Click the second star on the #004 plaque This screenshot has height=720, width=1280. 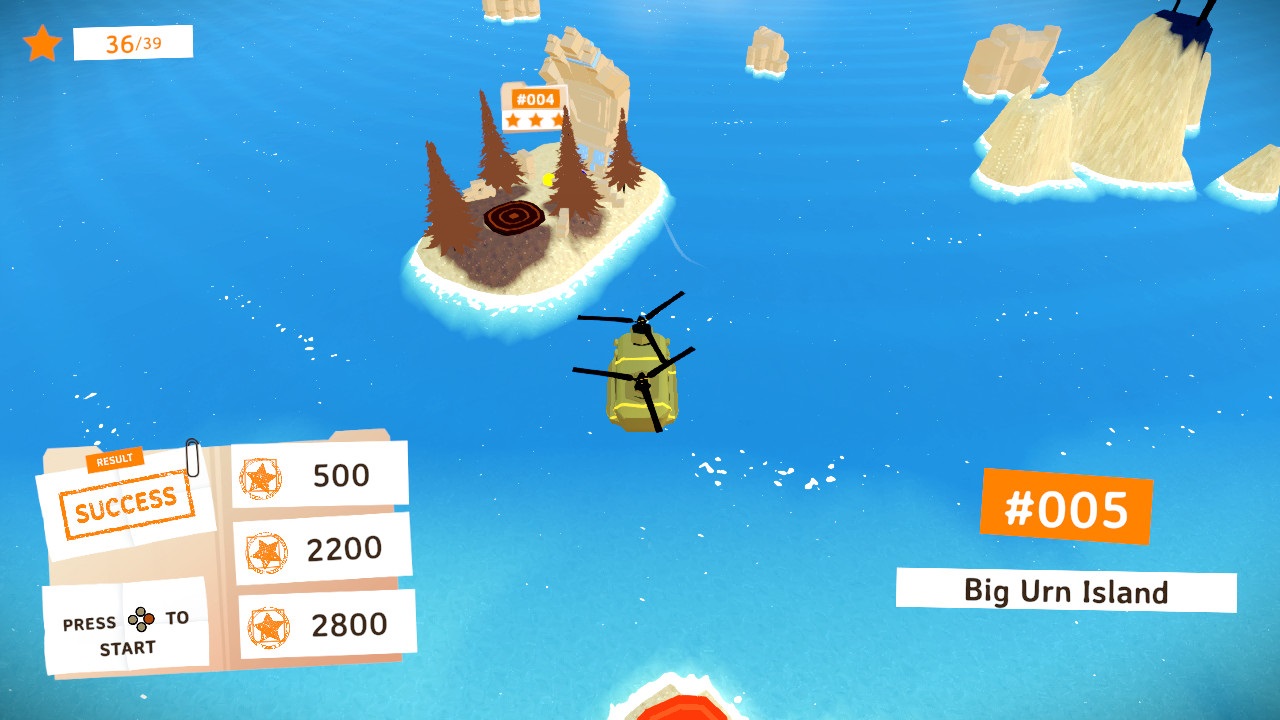click(535, 119)
